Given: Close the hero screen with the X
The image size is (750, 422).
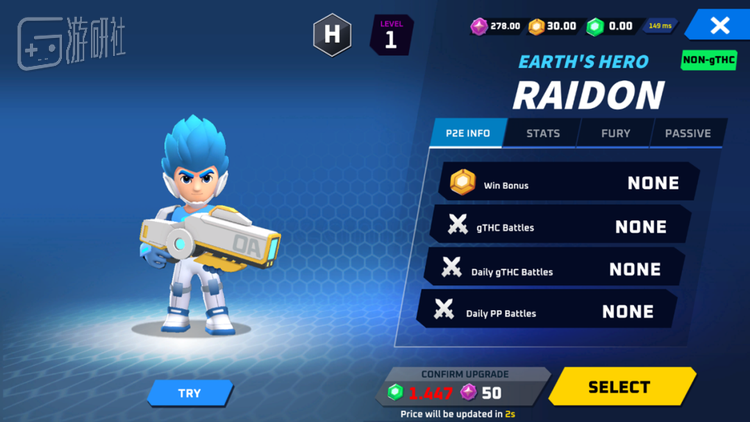Looking at the screenshot, I should coord(719,26).
